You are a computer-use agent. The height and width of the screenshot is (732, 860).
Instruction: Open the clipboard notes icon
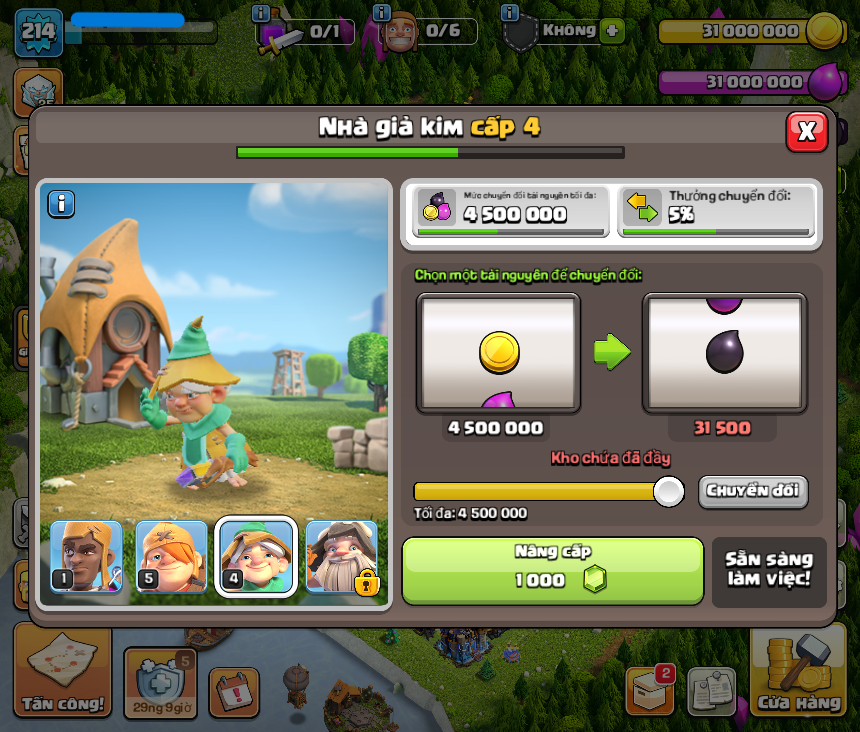click(x=711, y=691)
